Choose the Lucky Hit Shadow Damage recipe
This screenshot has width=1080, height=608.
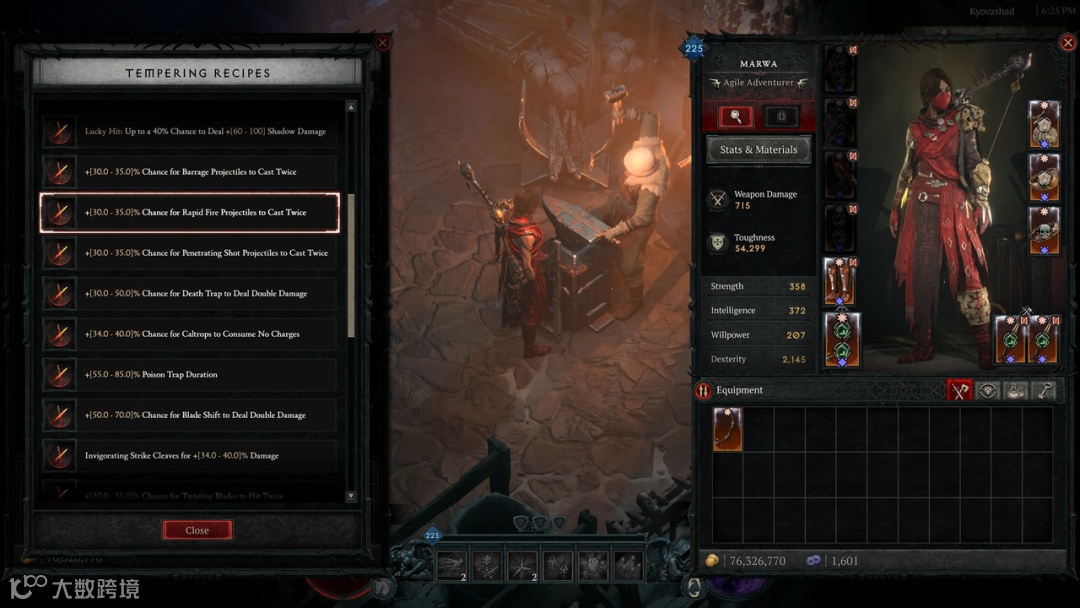[x=190, y=131]
